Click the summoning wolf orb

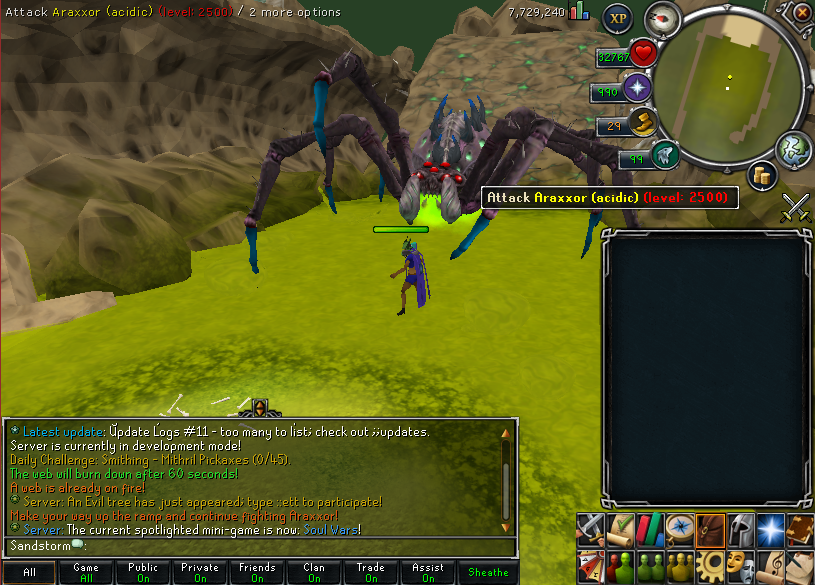click(x=664, y=156)
